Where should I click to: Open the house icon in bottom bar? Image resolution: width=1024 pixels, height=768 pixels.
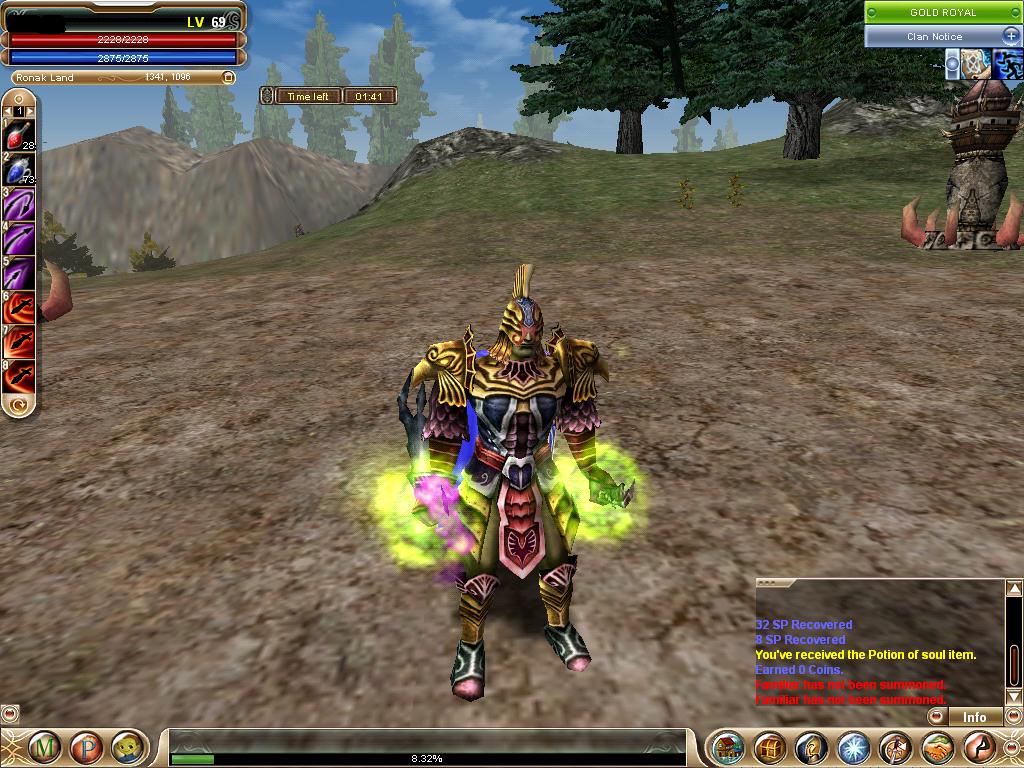click(729, 747)
